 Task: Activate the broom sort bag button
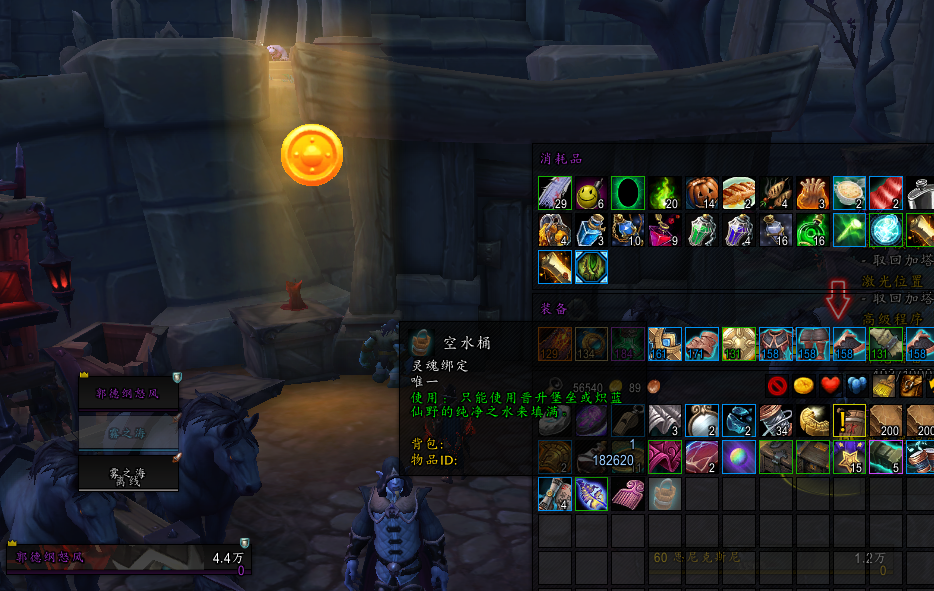tap(882, 385)
